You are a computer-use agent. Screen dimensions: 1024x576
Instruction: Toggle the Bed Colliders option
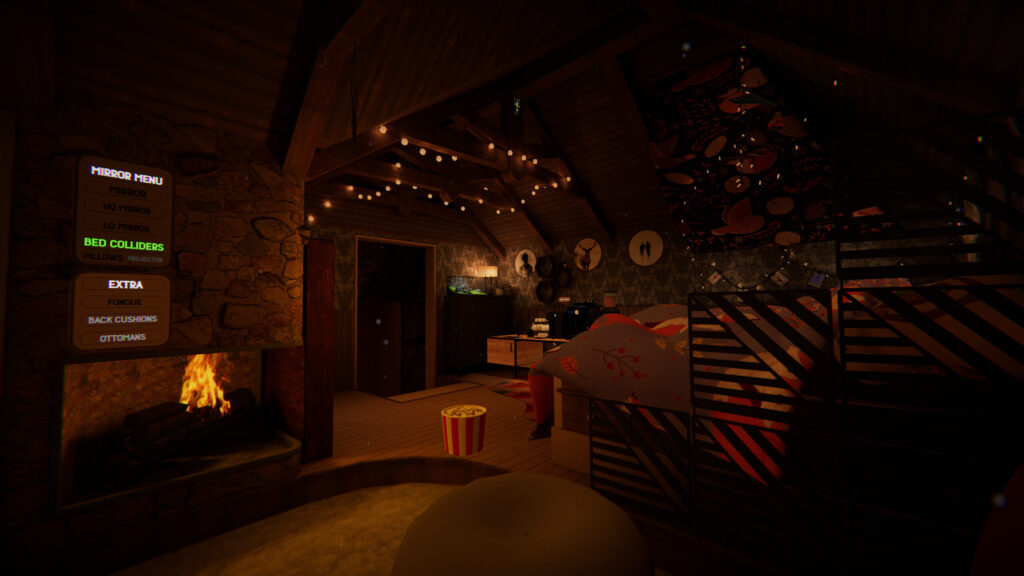pyautogui.click(x=124, y=243)
